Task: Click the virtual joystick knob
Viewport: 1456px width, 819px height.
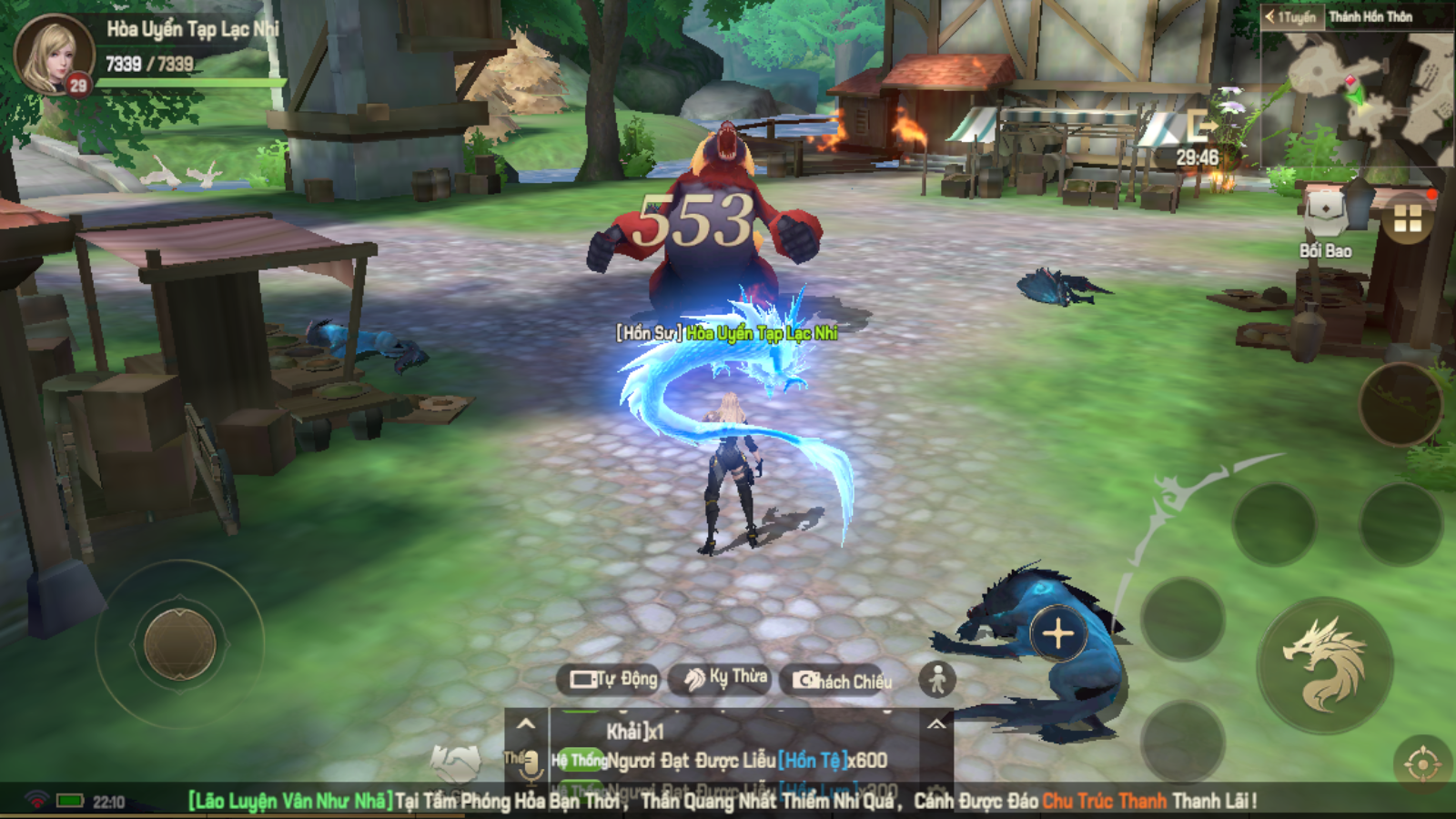Action: tap(180, 643)
